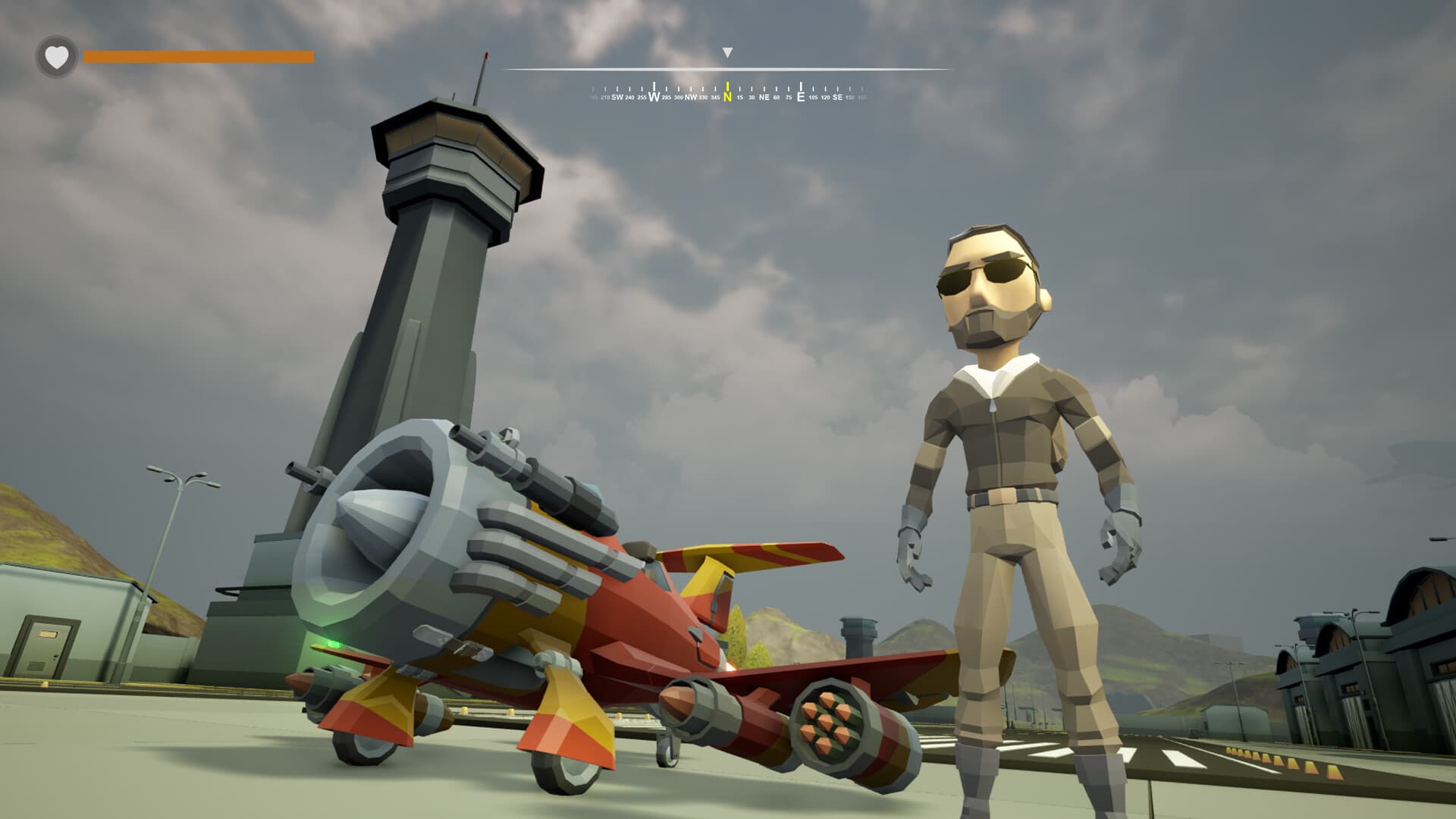This screenshot has width=1456, height=819.
Task: Select the NE marker on the compass
Action: coord(765,97)
